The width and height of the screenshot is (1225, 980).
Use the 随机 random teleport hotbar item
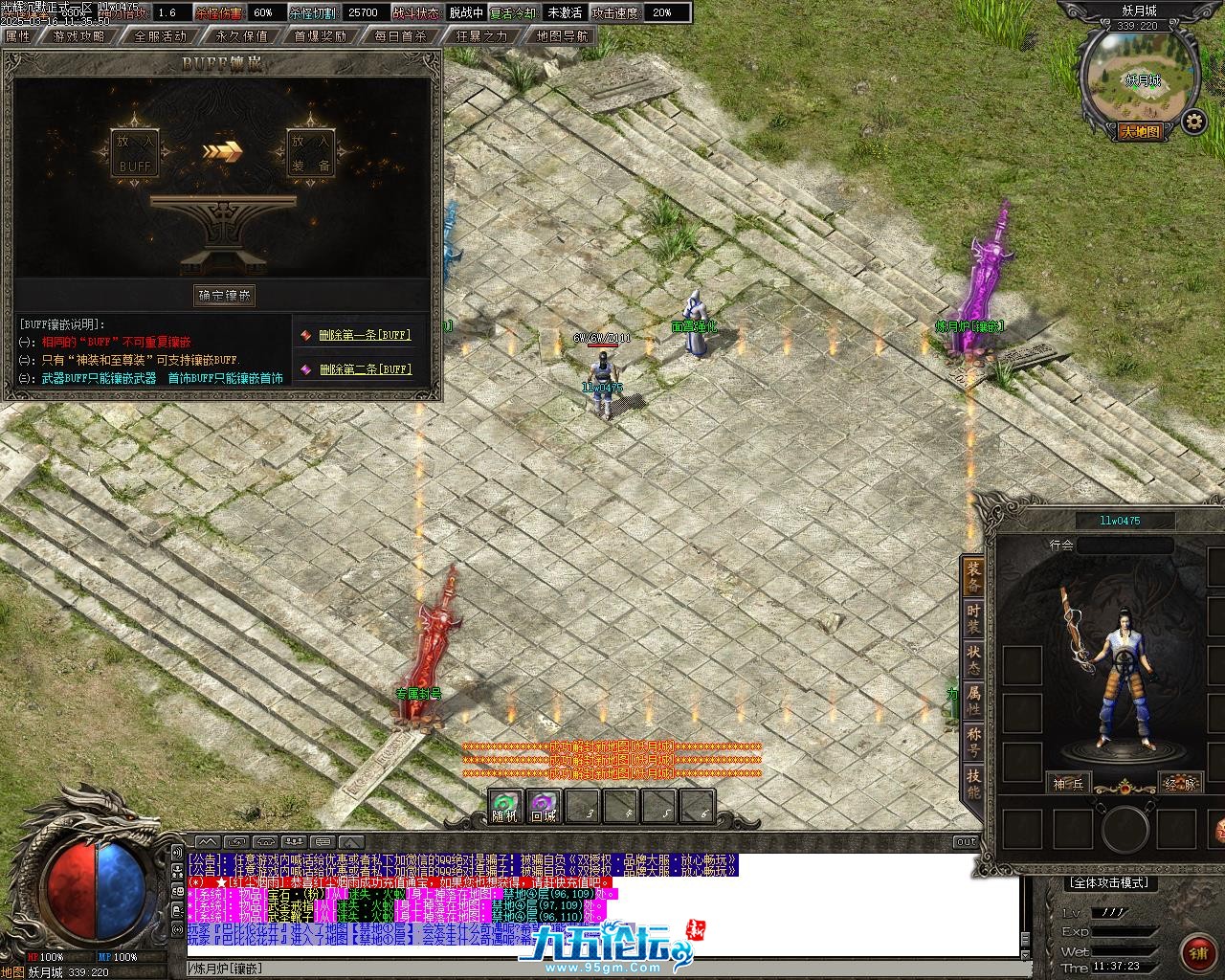504,808
